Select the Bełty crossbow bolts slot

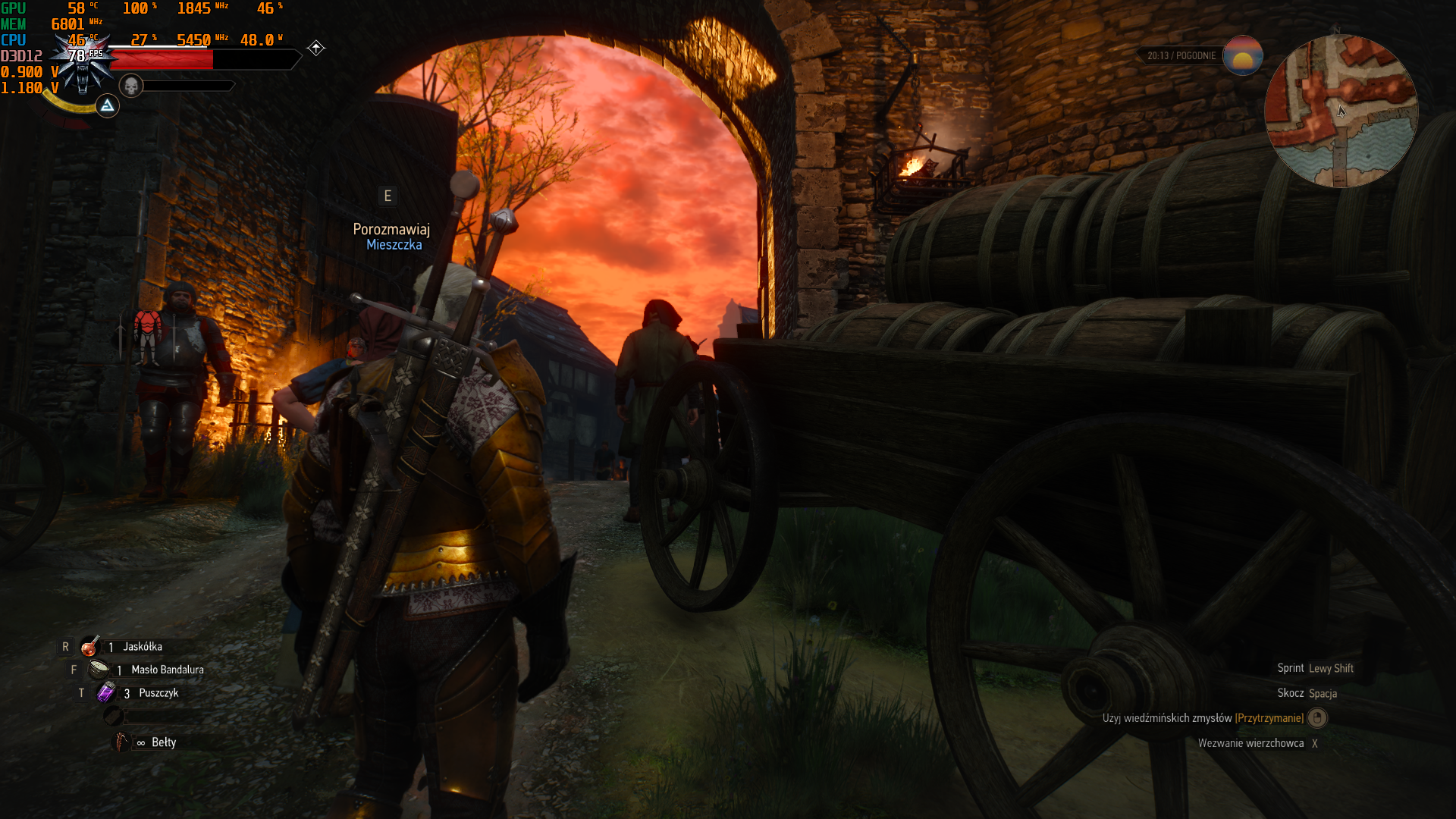121,742
